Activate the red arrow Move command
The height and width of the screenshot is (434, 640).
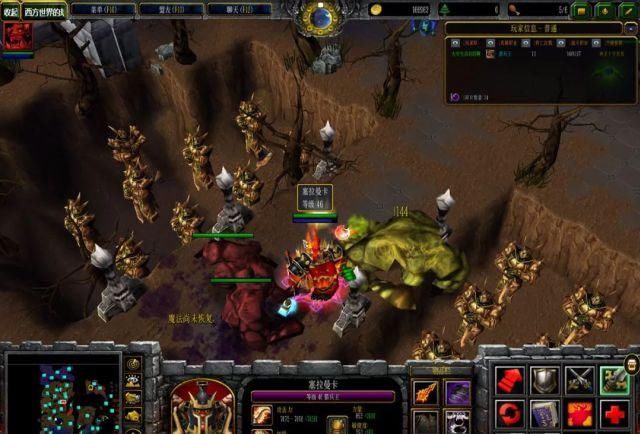pos(510,379)
